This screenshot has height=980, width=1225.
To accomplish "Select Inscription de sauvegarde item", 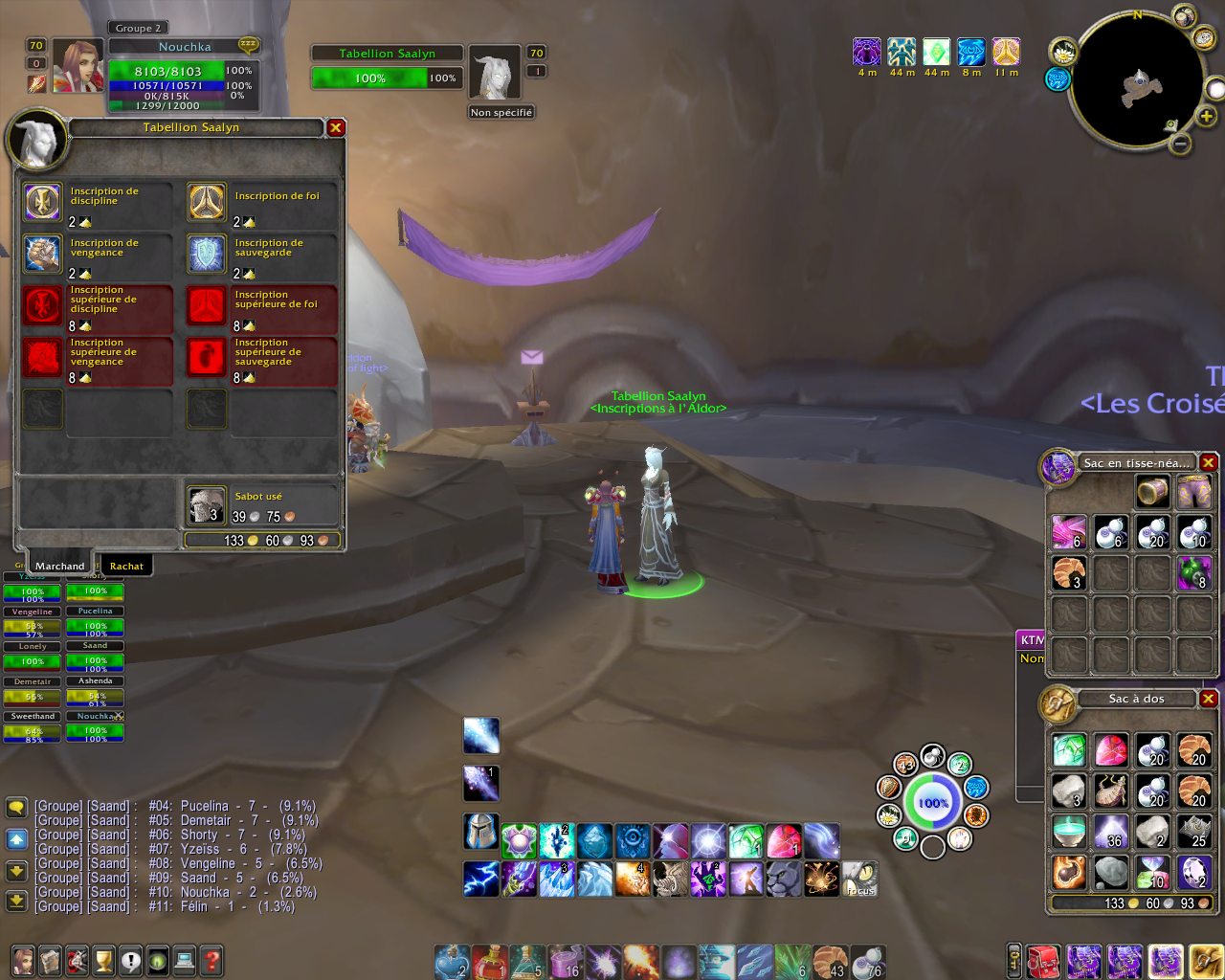I will point(207,254).
